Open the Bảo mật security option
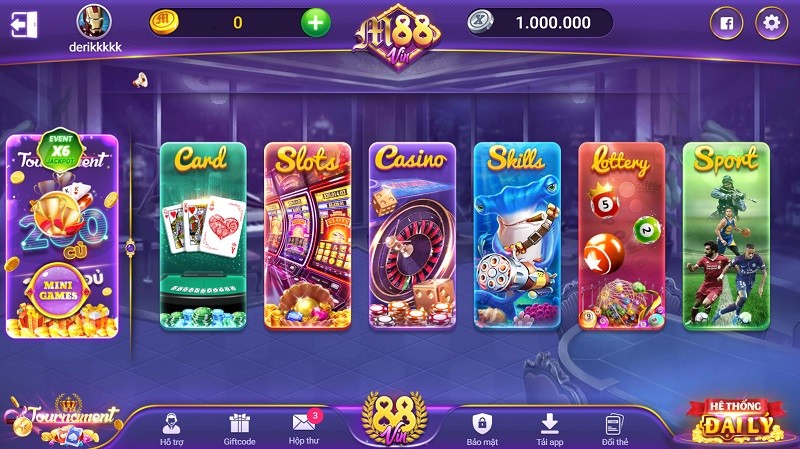Screen dimensions: 800x449 tap(482, 427)
